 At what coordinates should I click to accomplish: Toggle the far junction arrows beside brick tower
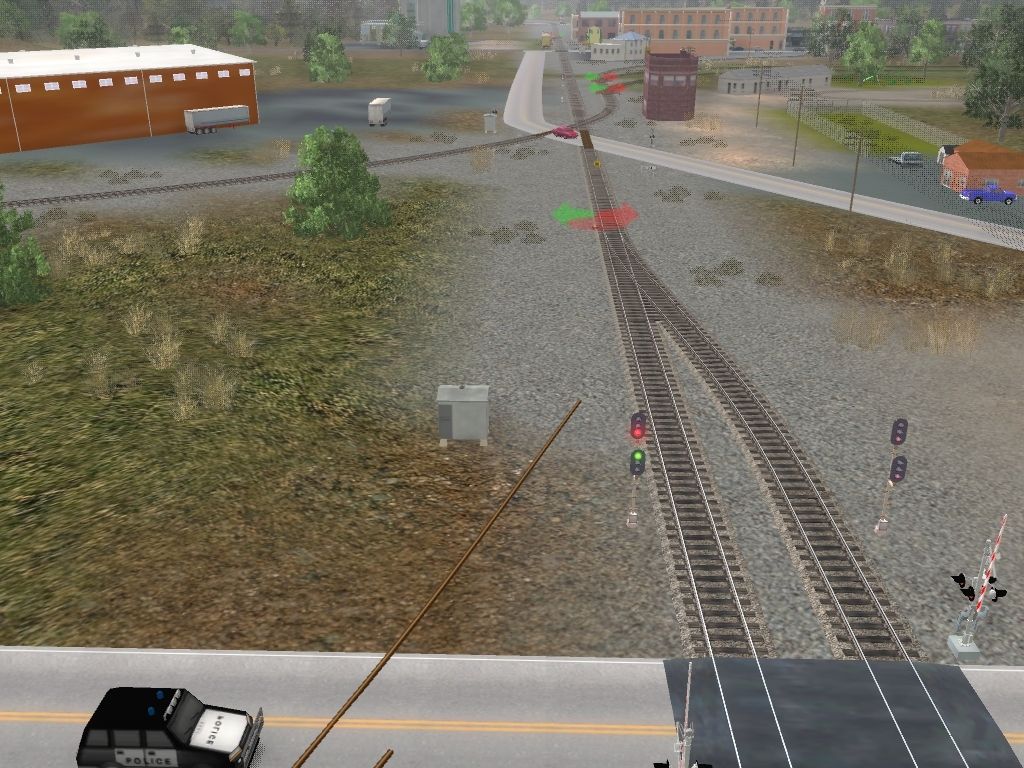point(606,82)
